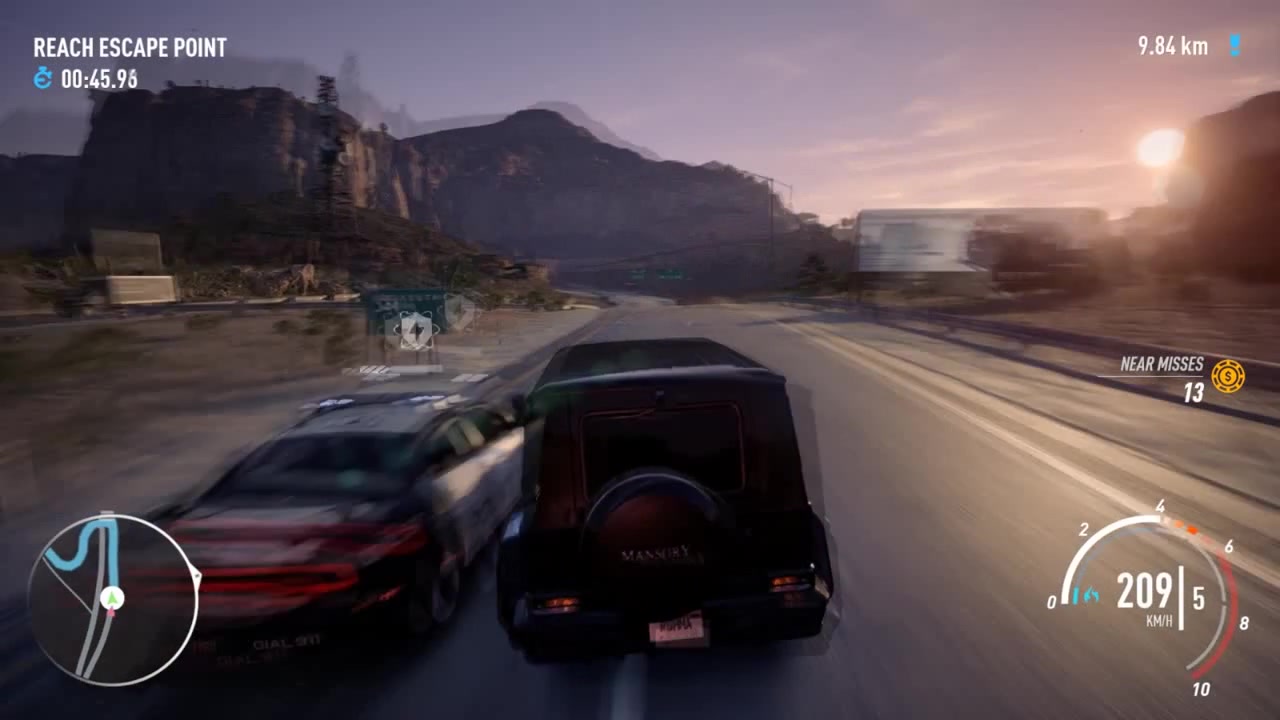Viewport: 1280px width, 720px height.
Task: Click the Near Misses gold chip icon
Action: pyautogui.click(x=1227, y=376)
